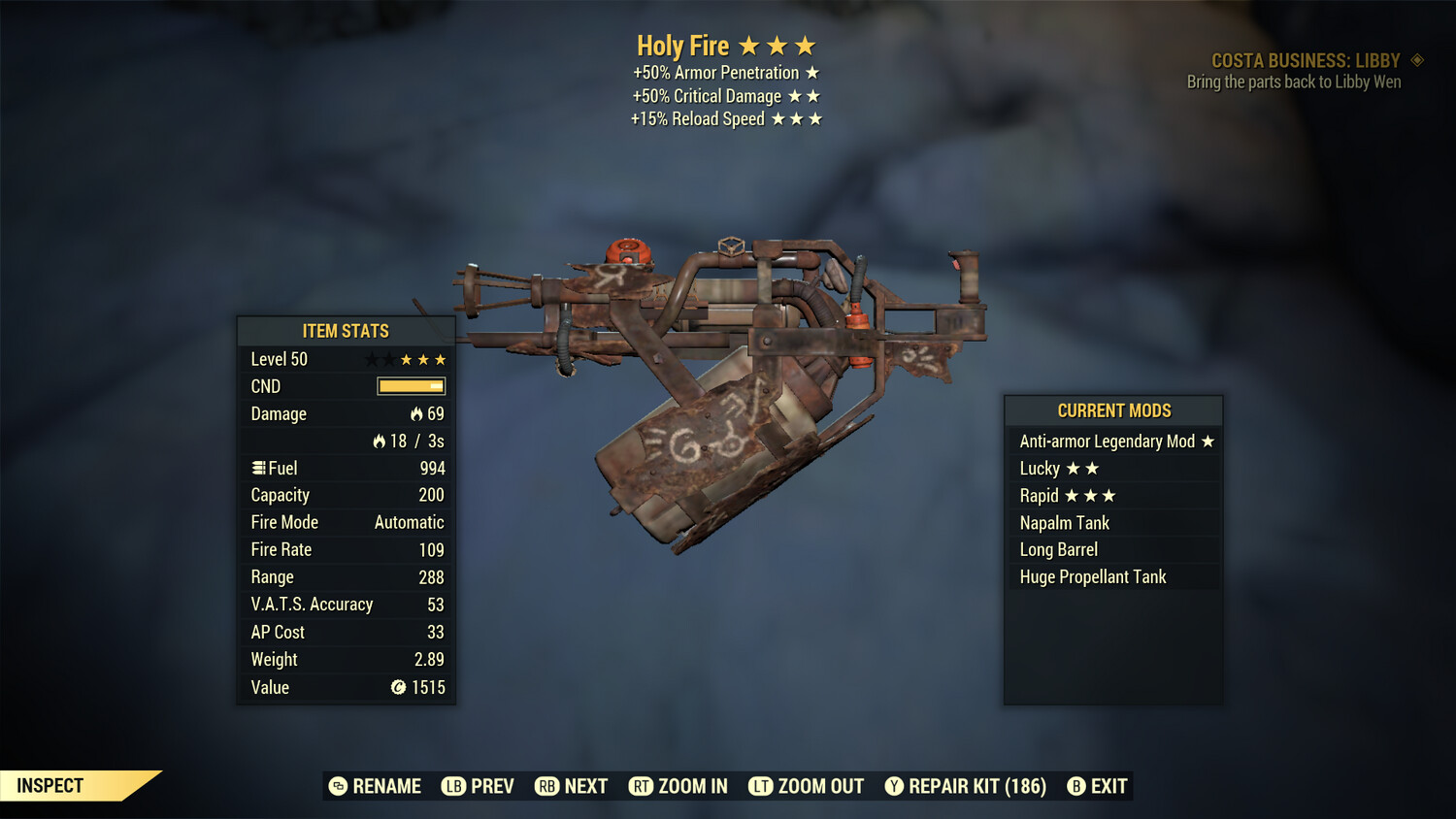Click the Y button icon beside Repair Kit
This screenshot has width=1456, height=819.
click(x=894, y=786)
